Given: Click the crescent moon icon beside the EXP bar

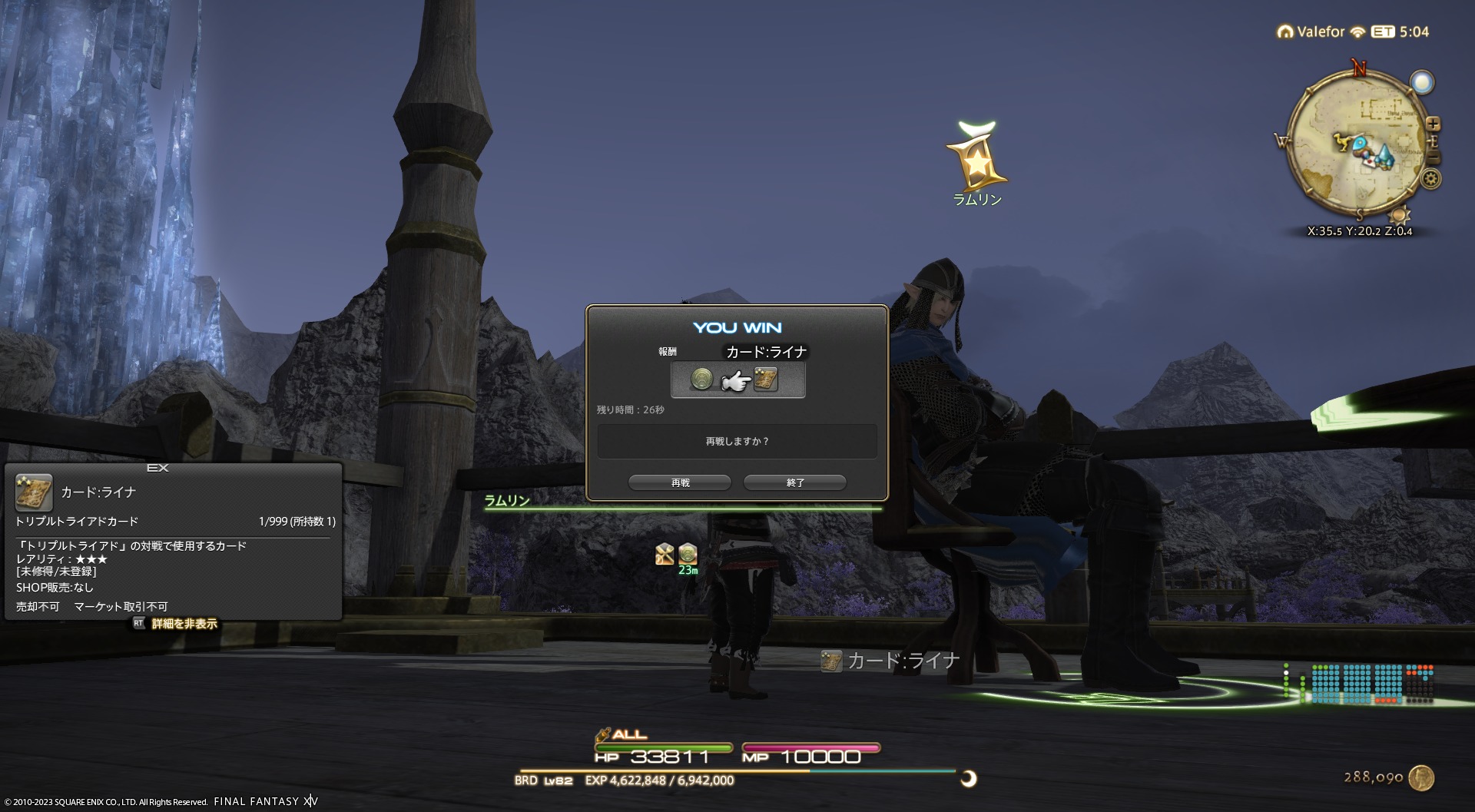Looking at the screenshot, I should point(969,779).
